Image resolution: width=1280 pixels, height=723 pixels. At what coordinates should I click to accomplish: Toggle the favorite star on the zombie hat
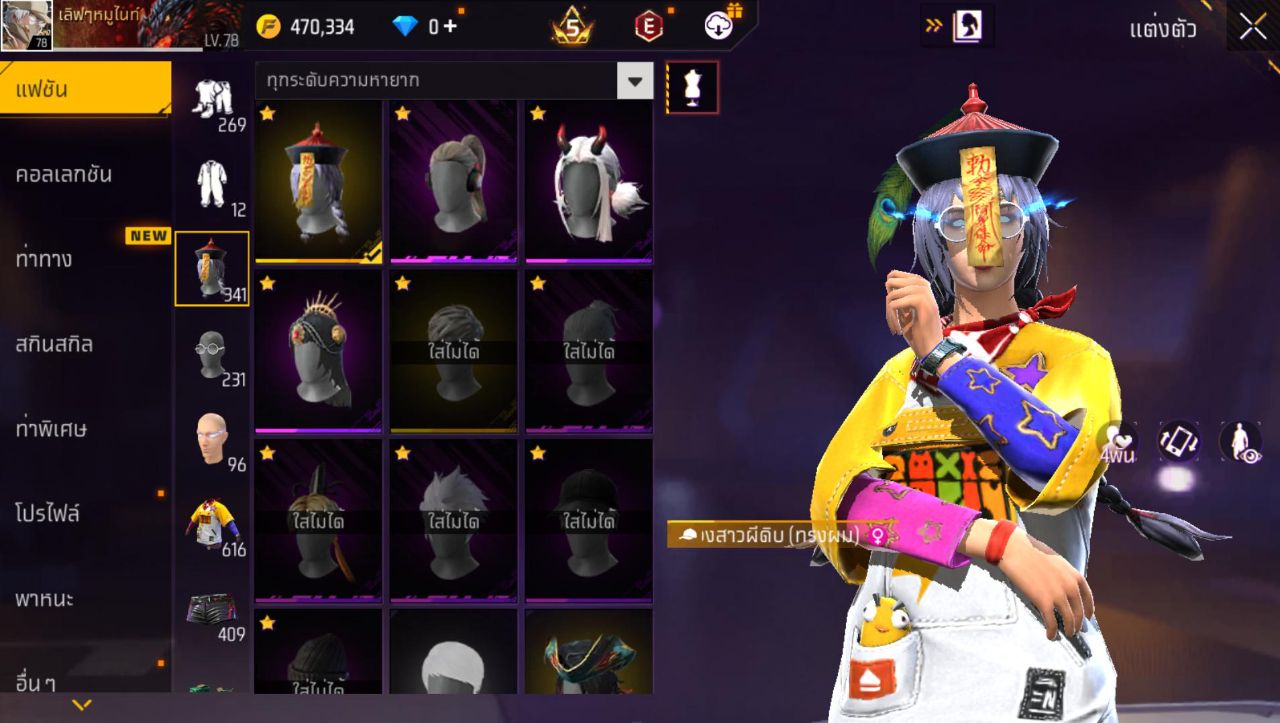pos(268,110)
